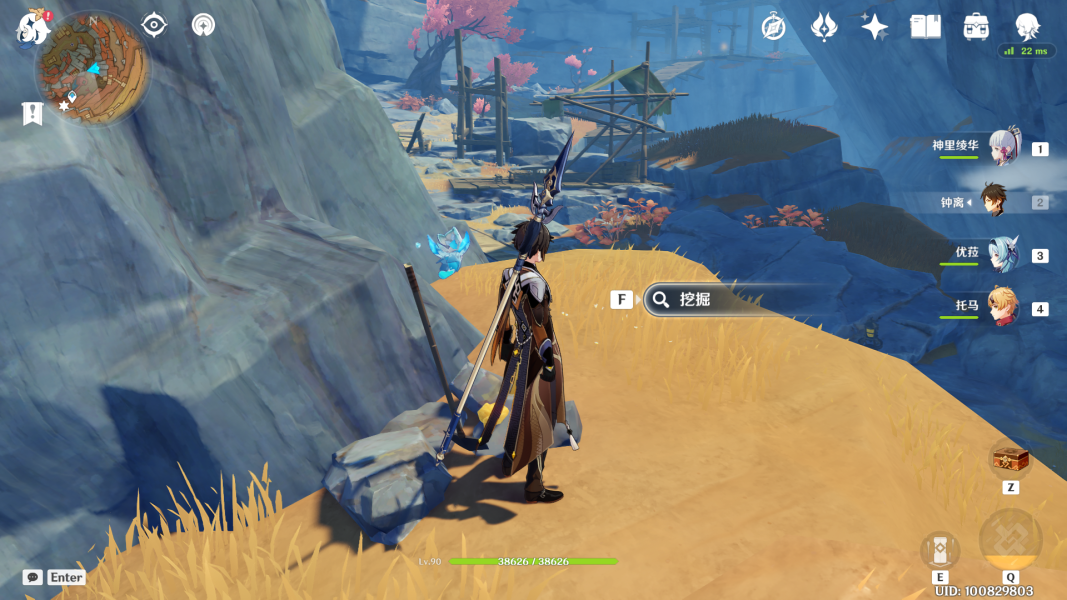Open the backpack inventory
The image size is (1067, 600).
tap(976, 27)
